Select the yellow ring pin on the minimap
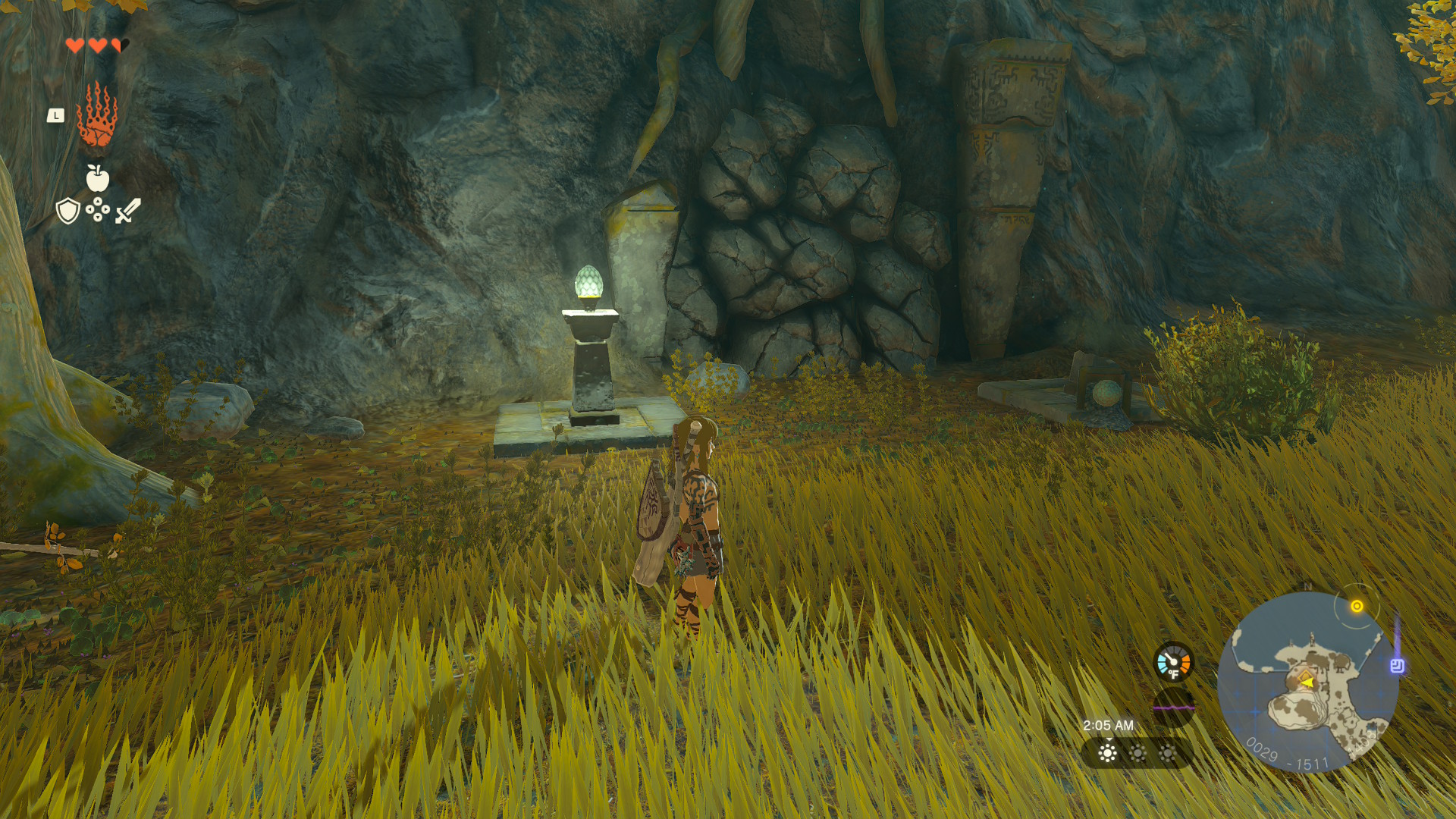This screenshot has width=1456, height=819. point(1357,606)
